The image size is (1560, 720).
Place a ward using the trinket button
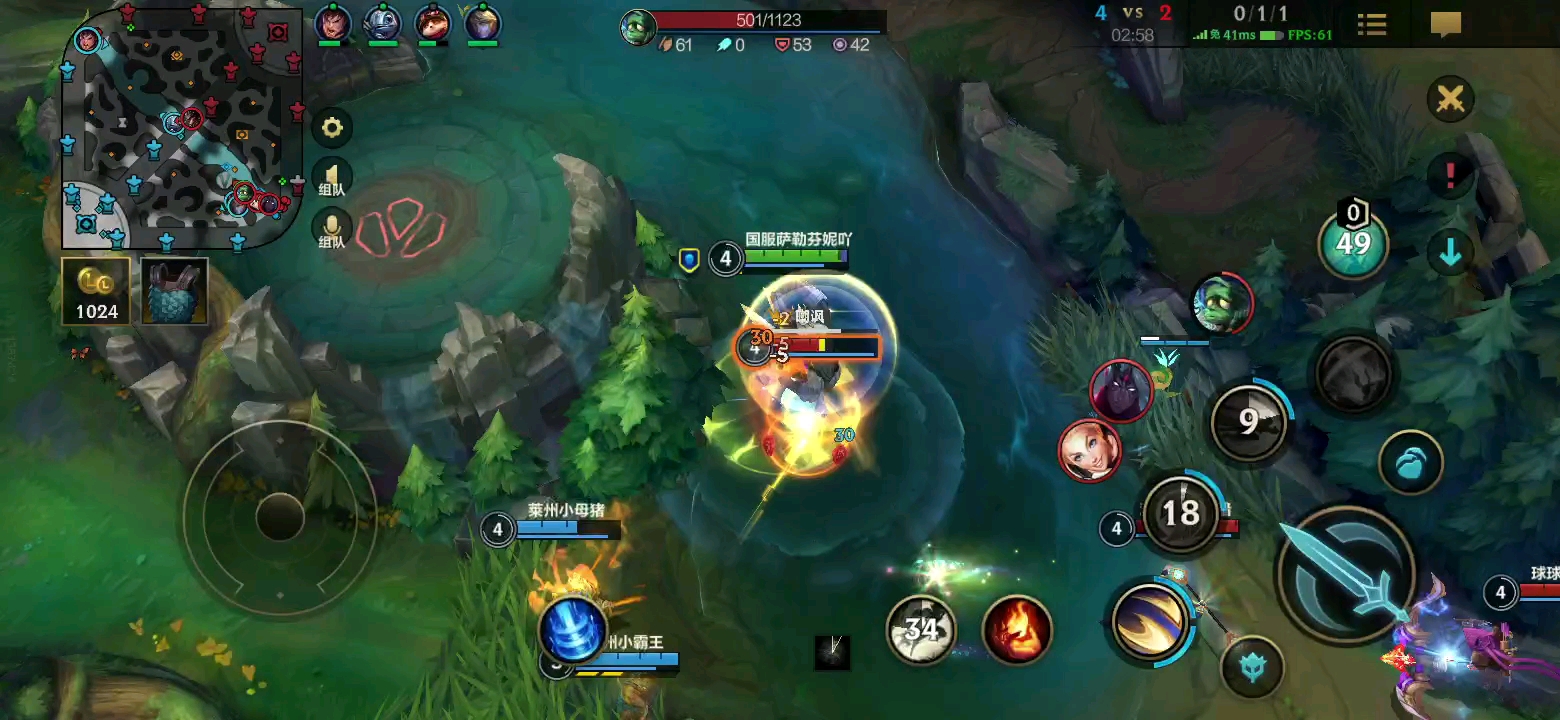coord(1353,241)
